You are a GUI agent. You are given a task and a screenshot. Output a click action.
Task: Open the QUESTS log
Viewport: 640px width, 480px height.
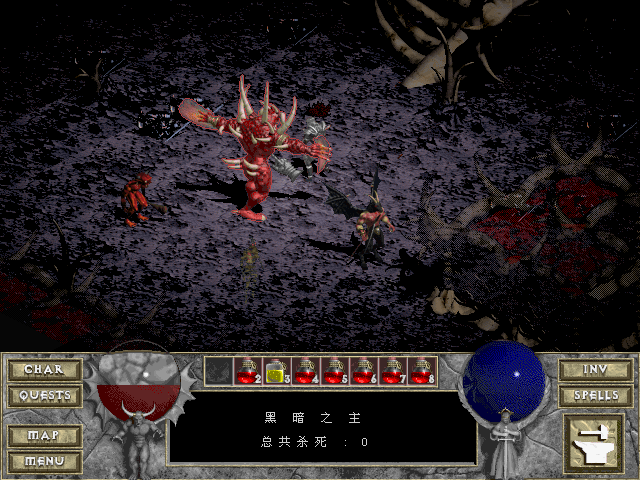(44, 396)
